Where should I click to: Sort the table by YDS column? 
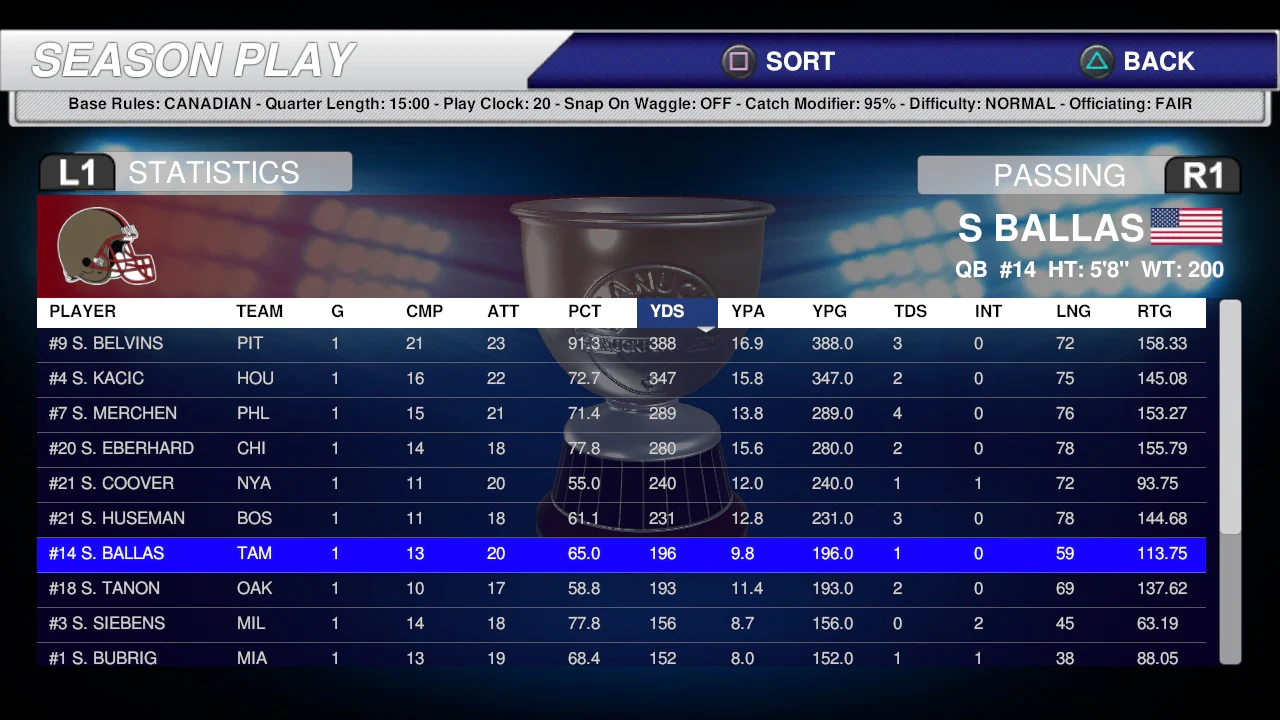667,312
